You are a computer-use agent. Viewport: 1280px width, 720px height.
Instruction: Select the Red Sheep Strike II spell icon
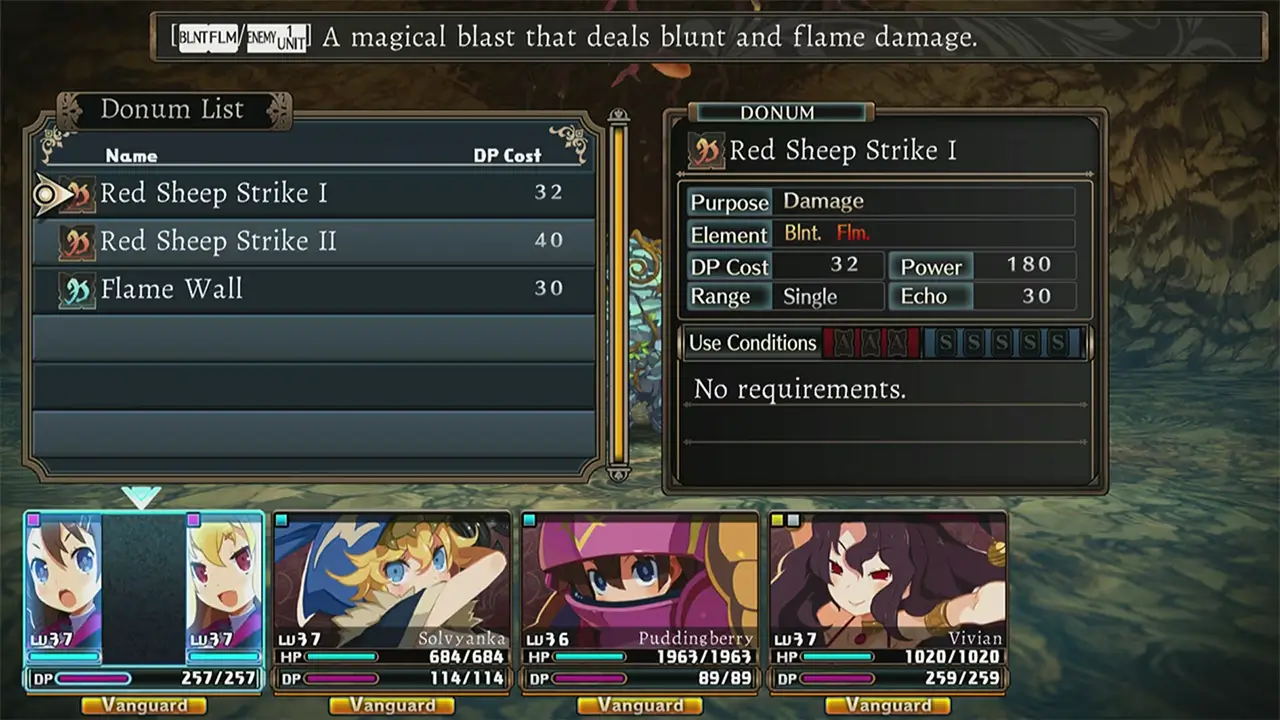[77, 241]
